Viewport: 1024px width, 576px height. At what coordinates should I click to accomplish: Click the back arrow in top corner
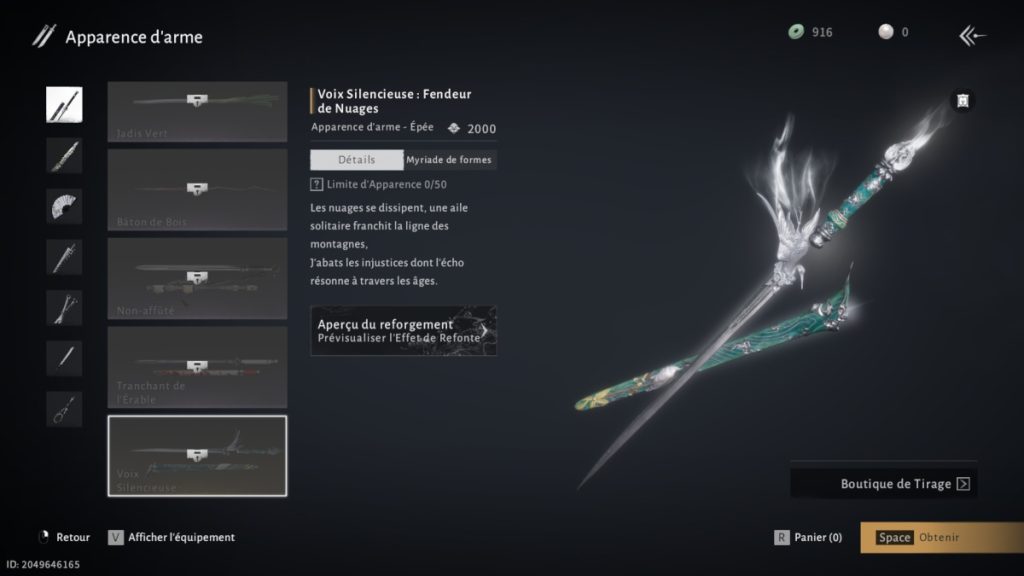point(972,36)
